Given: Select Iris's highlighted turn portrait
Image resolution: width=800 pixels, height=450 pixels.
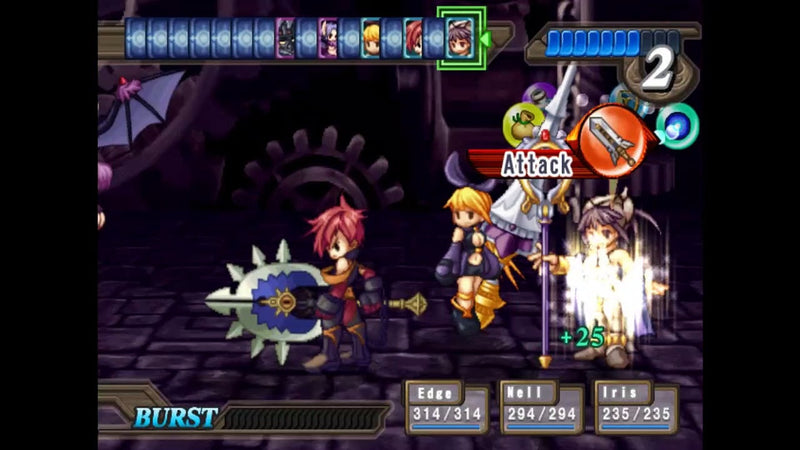Looking at the screenshot, I should click(x=461, y=39).
